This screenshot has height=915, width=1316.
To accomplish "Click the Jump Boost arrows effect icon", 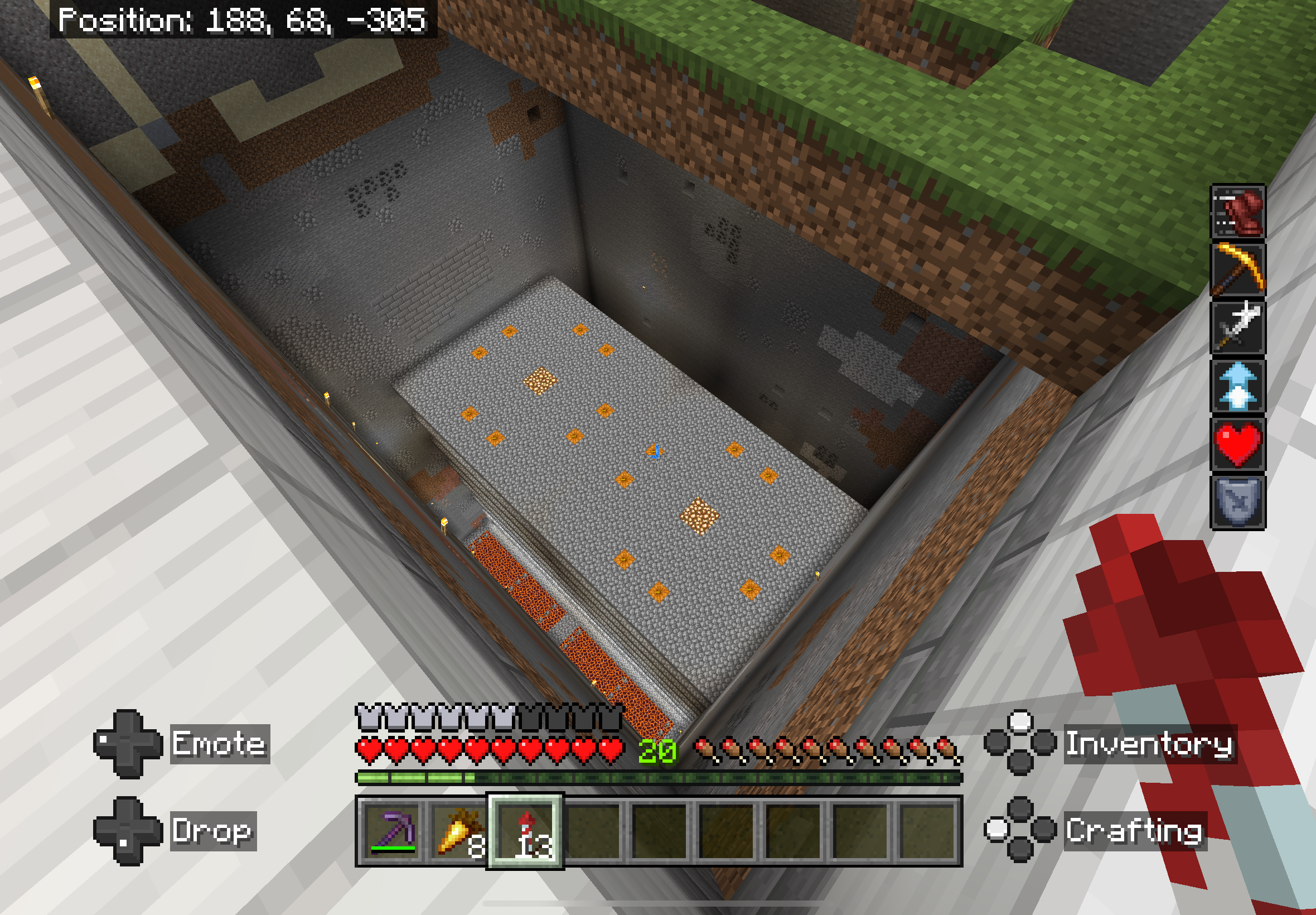I will [x=1237, y=386].
